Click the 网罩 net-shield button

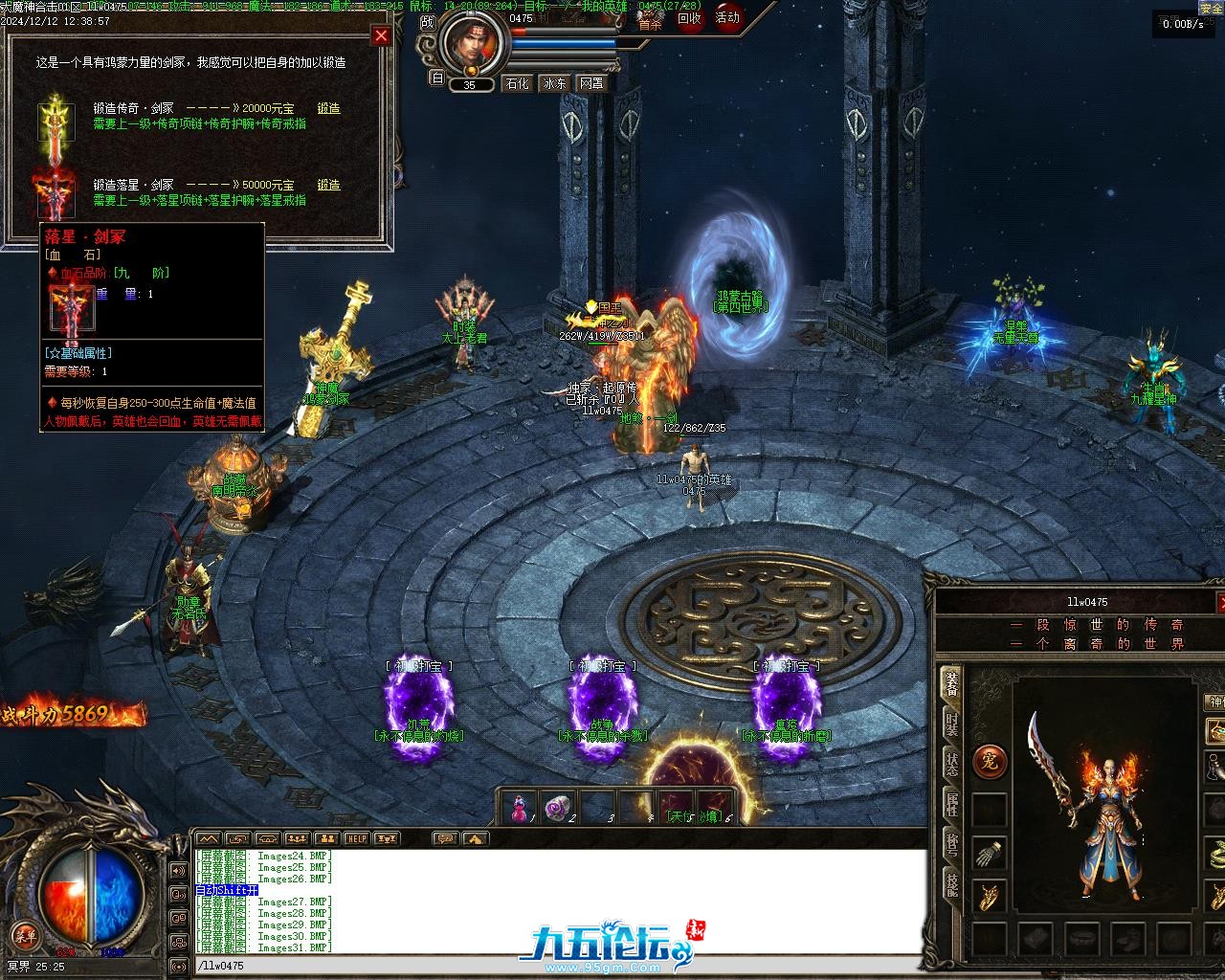592,83
